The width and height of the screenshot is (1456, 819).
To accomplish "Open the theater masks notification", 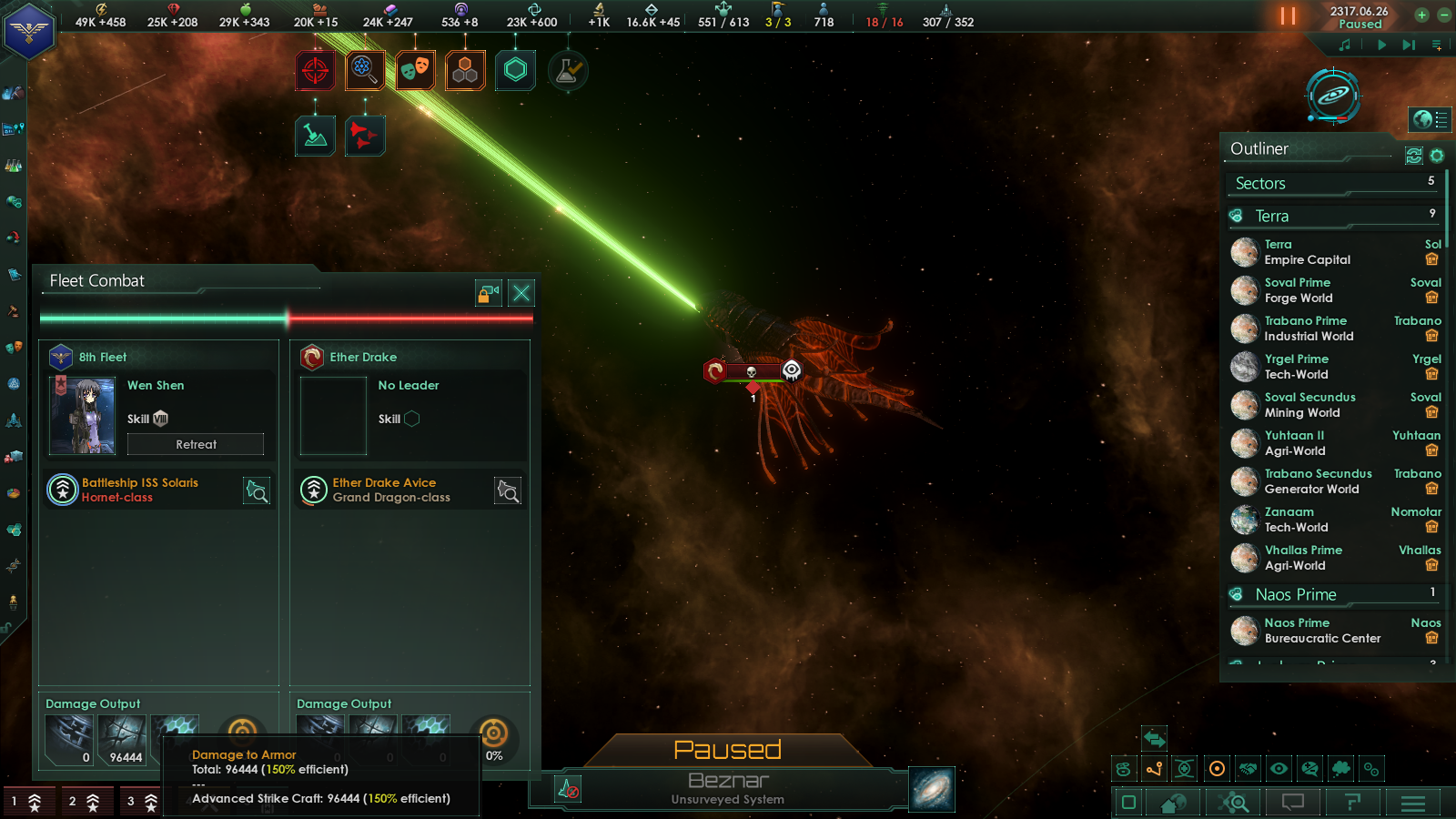I will [415, 70].
